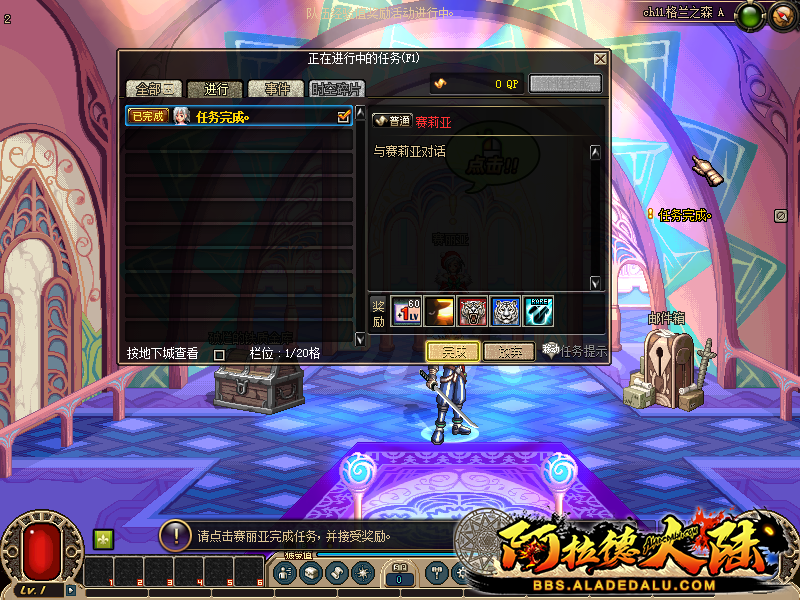
Task: Click the 完成 button to finish quest
Action: click(x=453, y=352)
